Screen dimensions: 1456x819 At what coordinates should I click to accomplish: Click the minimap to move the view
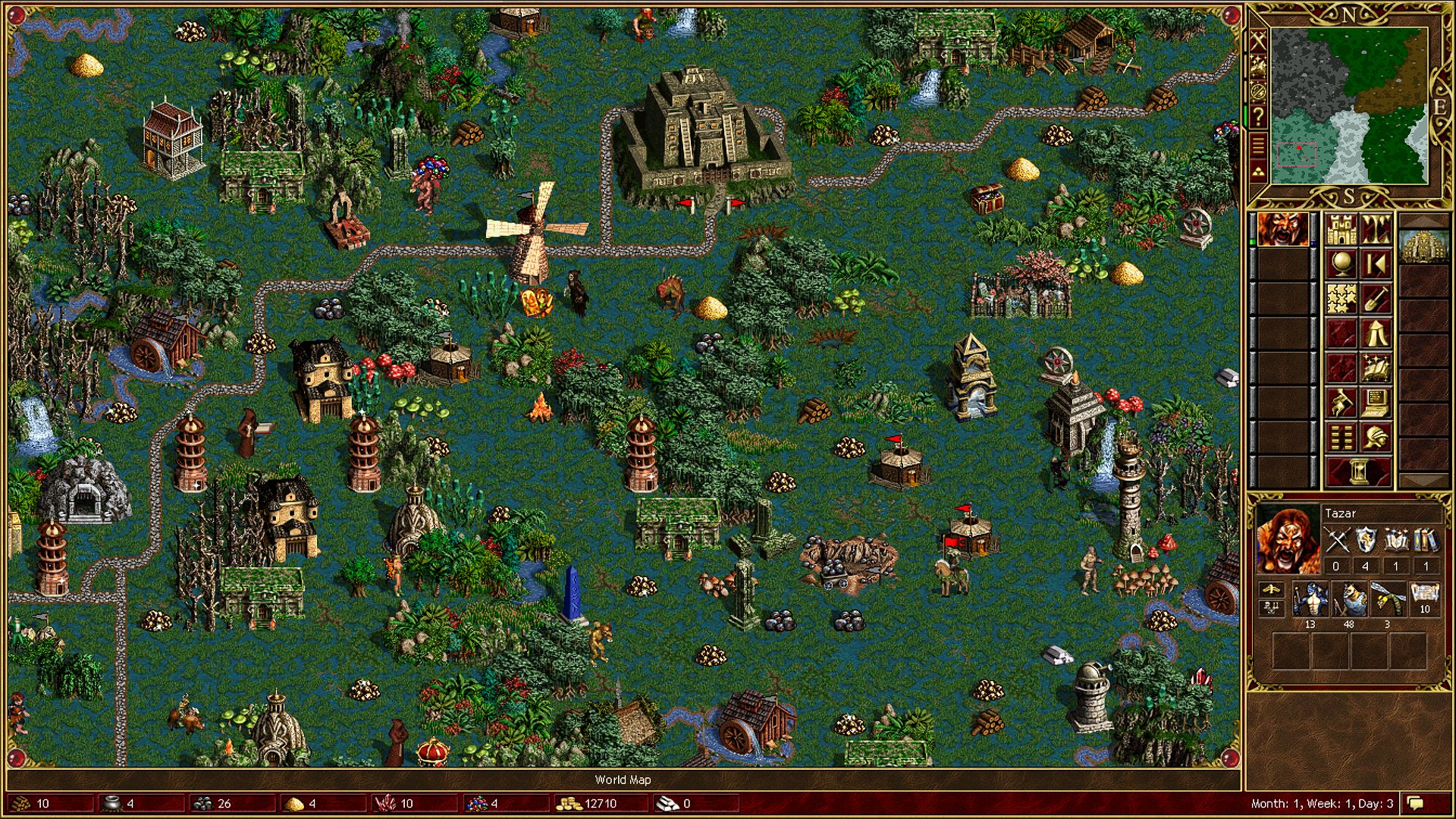[1349, 106]
